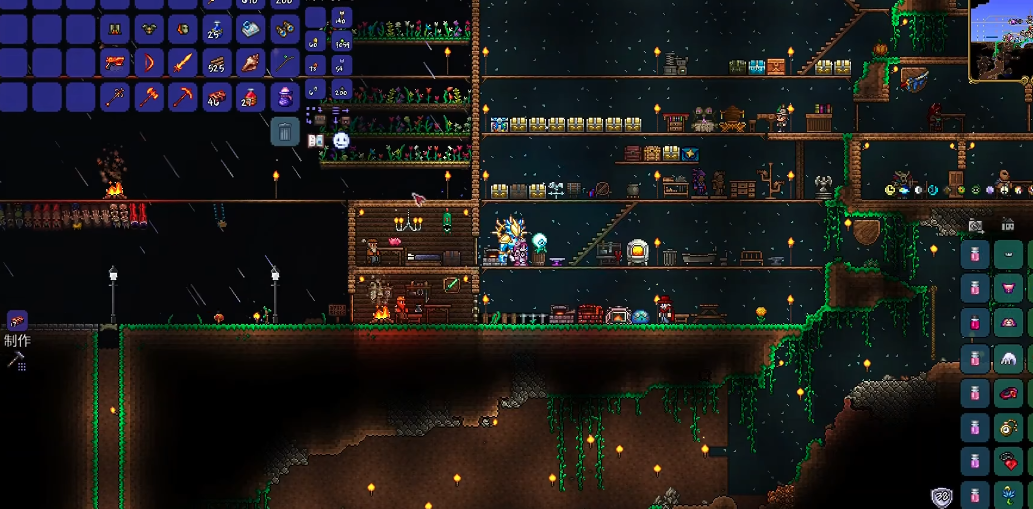The height and width of the screenshot is (509, 1033).
Task: Pick the fiery greatsword slot
Action: (183, 63)
